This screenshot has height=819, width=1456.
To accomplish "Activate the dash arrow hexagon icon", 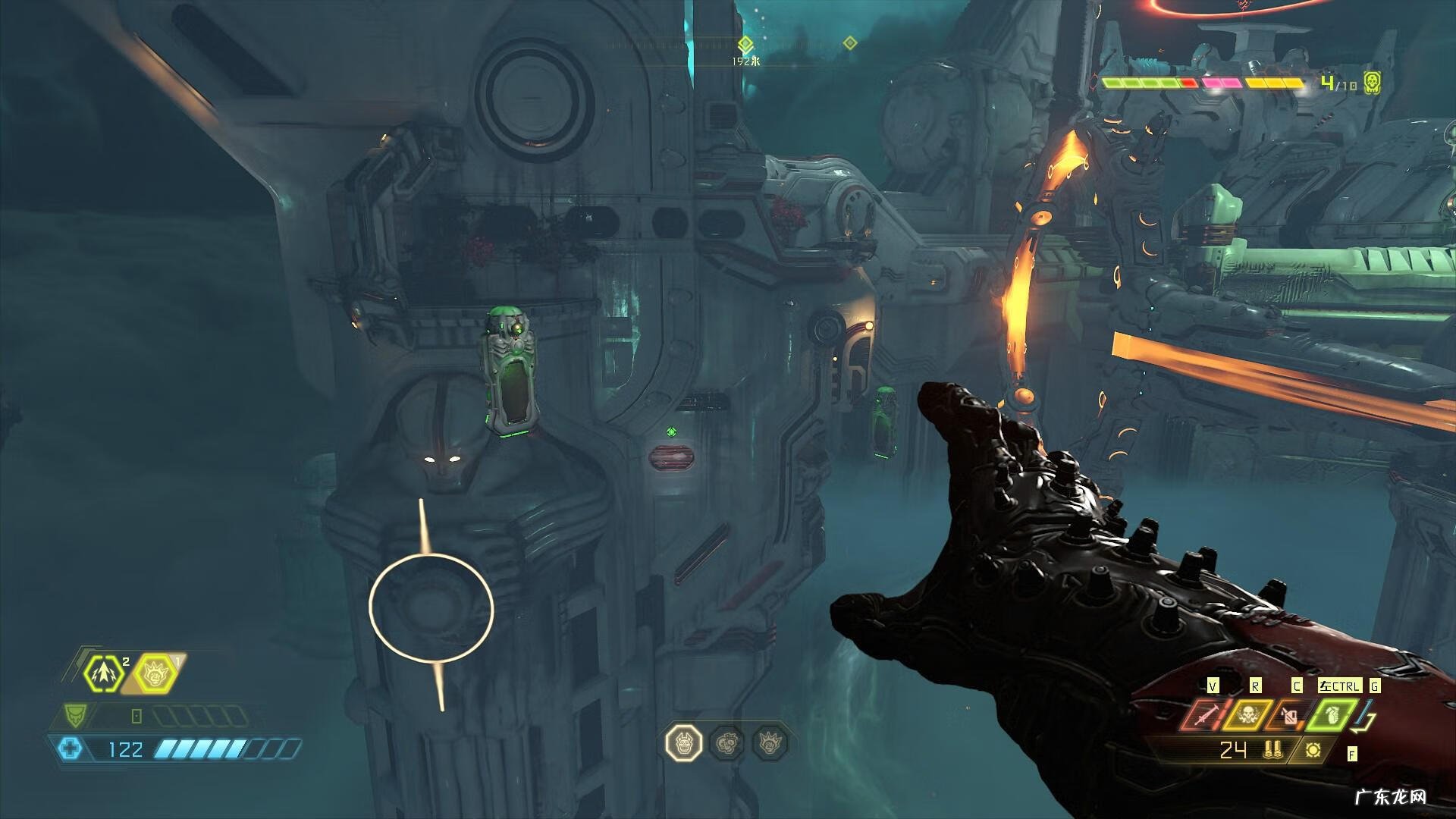I will (104, 673).
